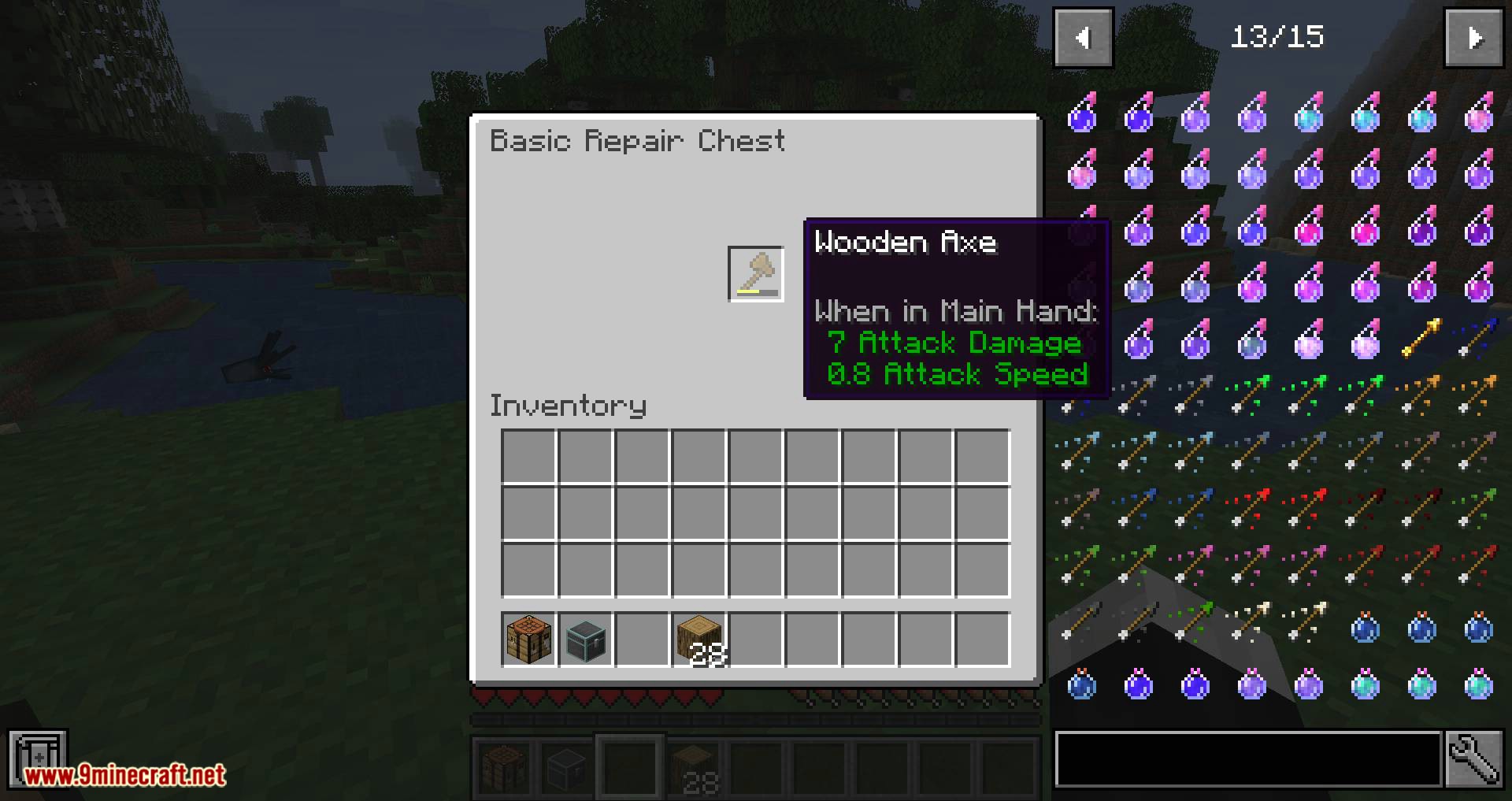
Task: Click the item list search box
Action: [x=1248, y=759]
